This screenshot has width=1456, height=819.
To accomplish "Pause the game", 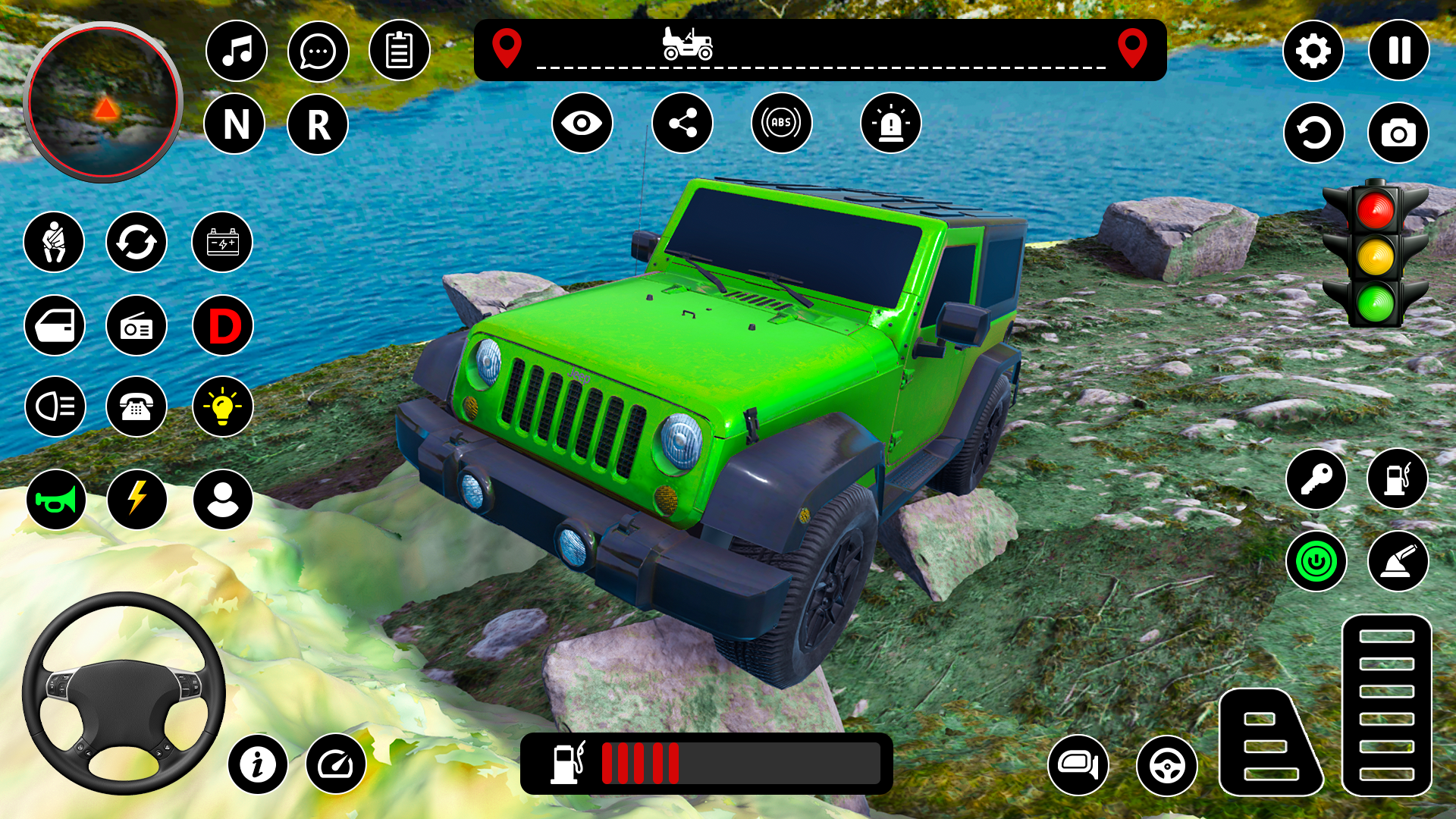I will tap(1398, 51).
